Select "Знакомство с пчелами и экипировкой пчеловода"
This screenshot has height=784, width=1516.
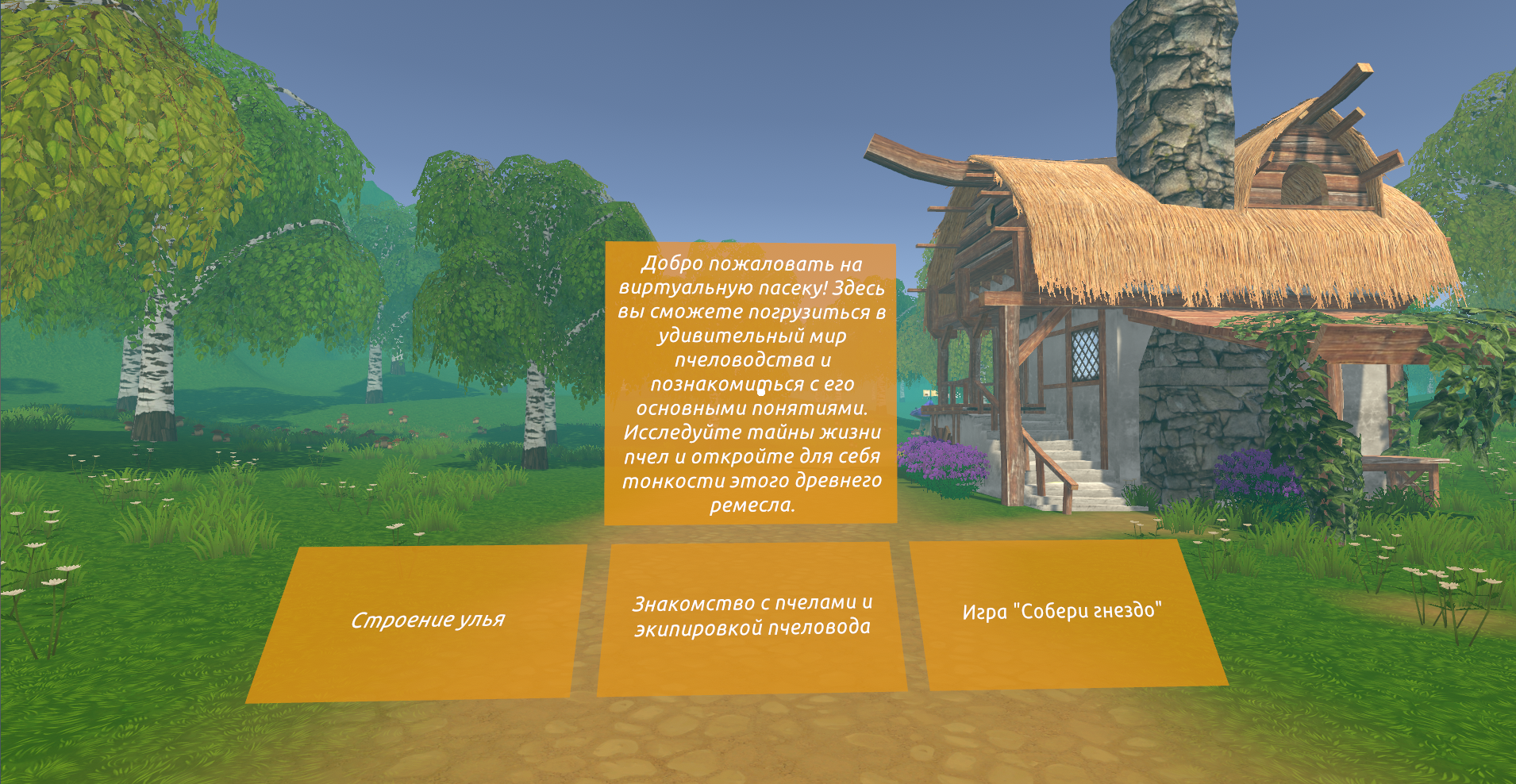(x=752, y=617)
